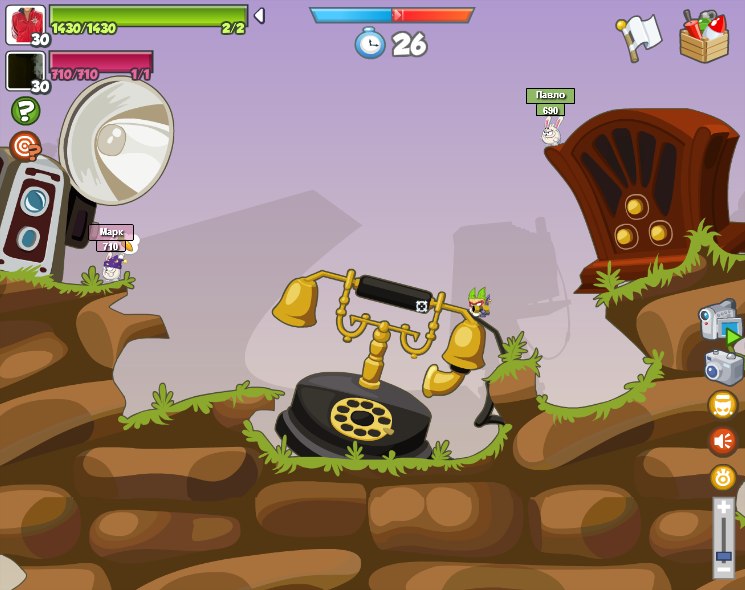Click the blue zoom slider handle

pyautogui.click(x=723, y=555)
